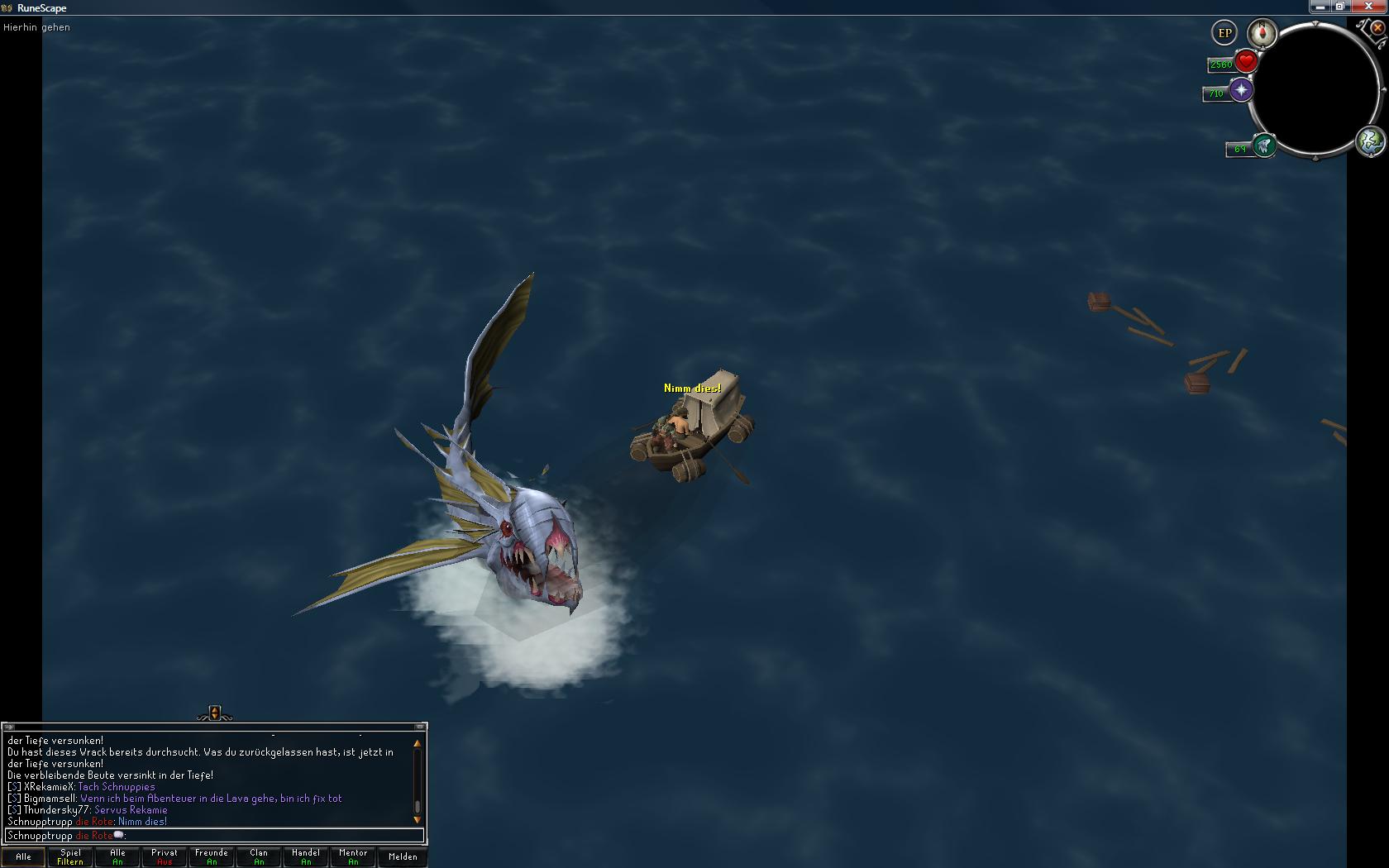This screenshot has height=868, width=1389.
Task: Click the orange X logout button
Action: click(x=1377, y=27)
